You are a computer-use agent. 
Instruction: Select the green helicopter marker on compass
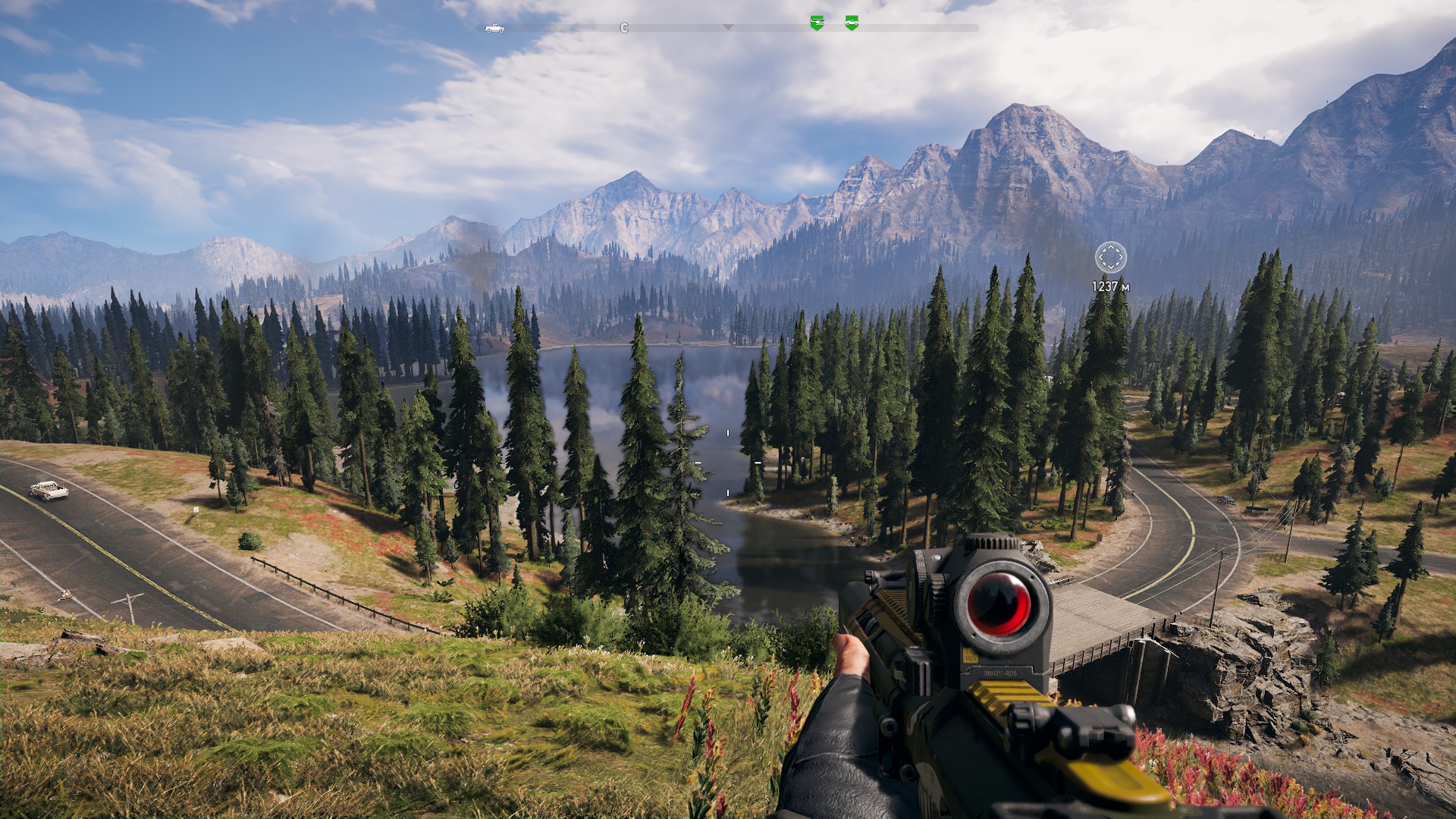[817, 23]
